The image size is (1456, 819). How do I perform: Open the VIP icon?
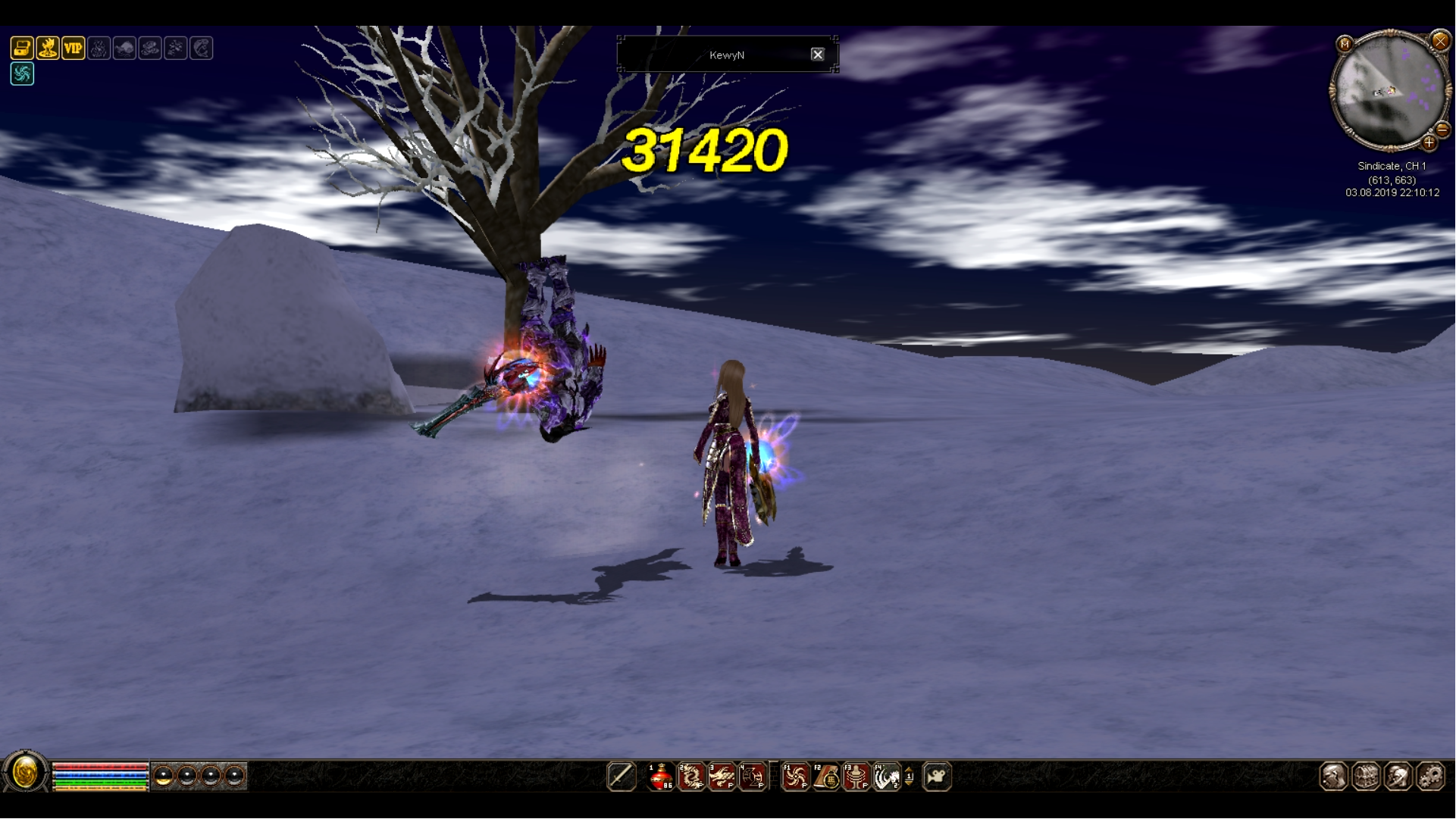(x=74, y=48)
